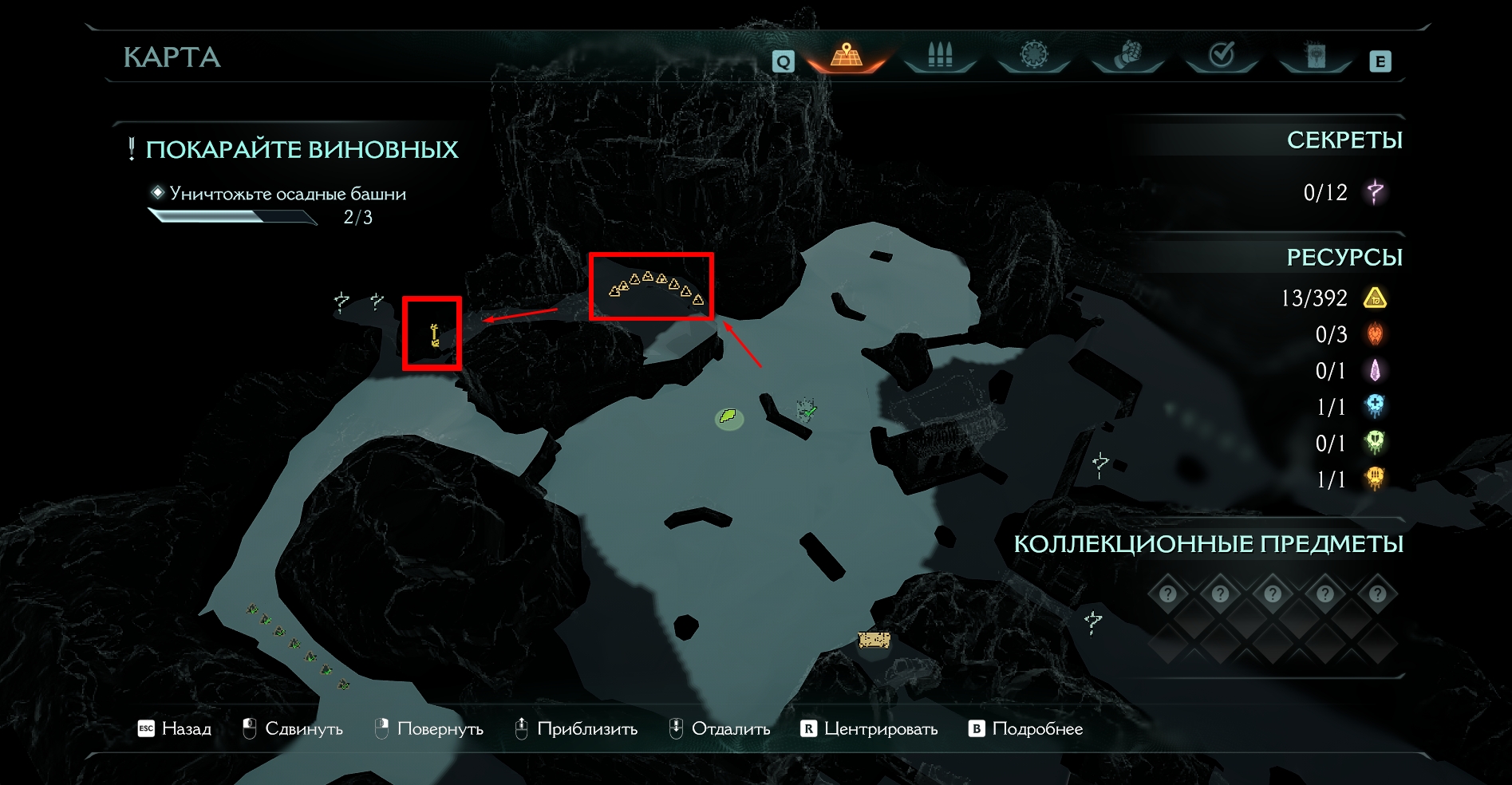Select the Секреты purple question mark icon

[x=1375, y=192]
